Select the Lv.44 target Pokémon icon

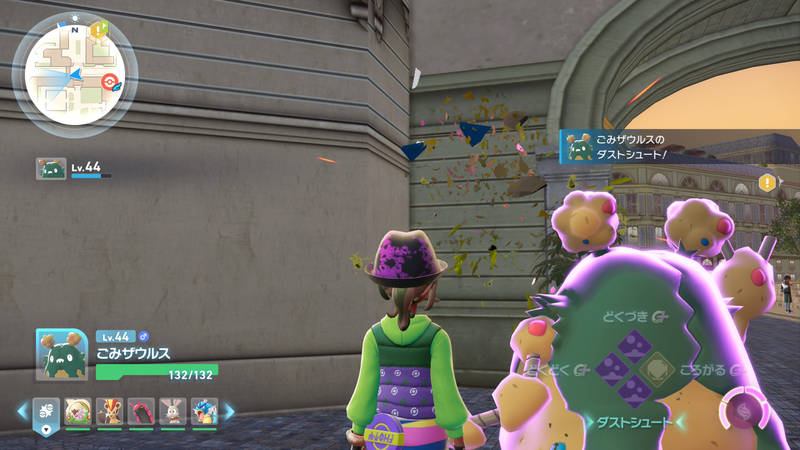click(51, 168)
